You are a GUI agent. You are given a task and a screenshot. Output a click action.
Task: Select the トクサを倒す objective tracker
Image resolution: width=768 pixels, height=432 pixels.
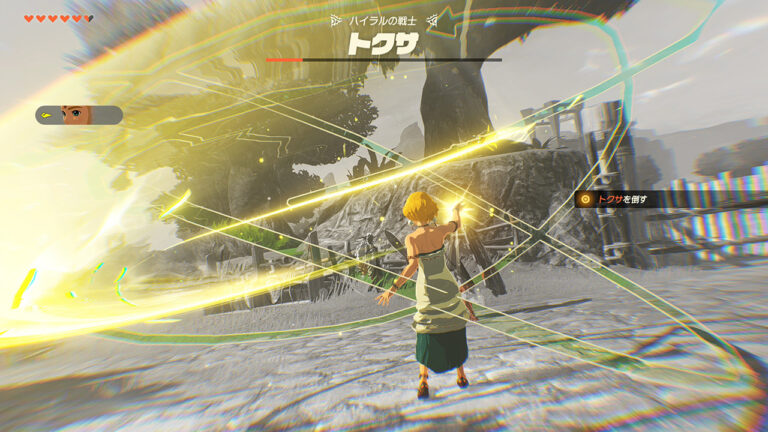click(618, 199)
